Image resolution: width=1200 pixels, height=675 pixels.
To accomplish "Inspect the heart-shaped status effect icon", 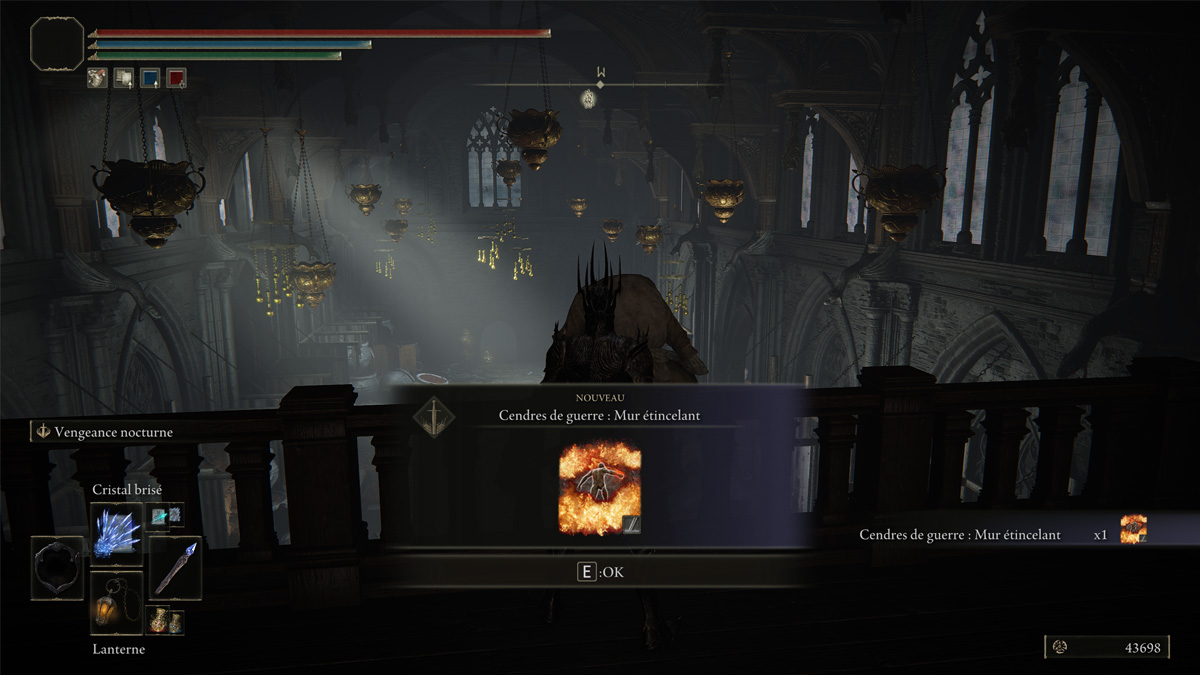I will (x=97, y=78).
